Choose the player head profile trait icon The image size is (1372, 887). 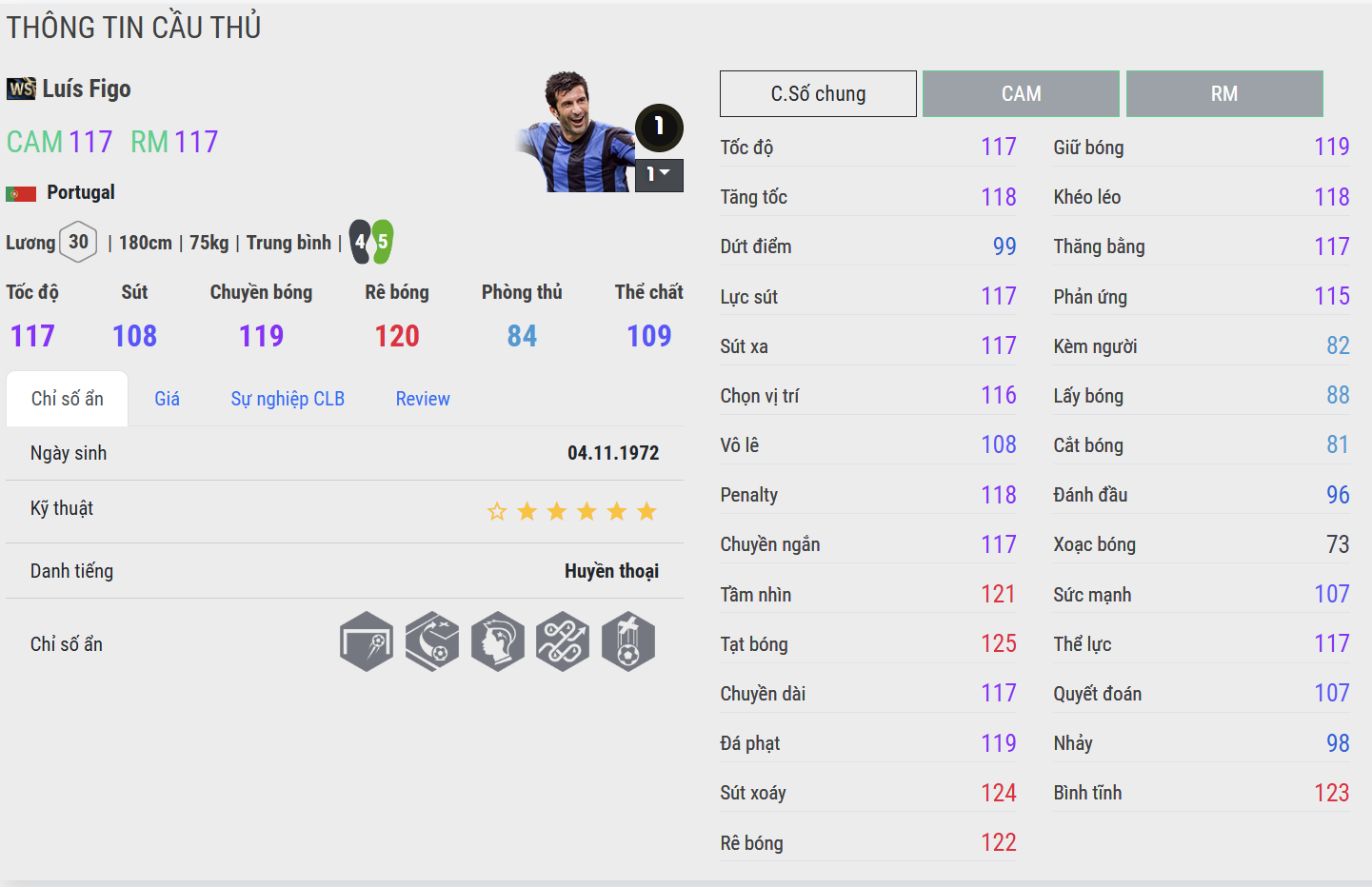(x=498, y=641)
